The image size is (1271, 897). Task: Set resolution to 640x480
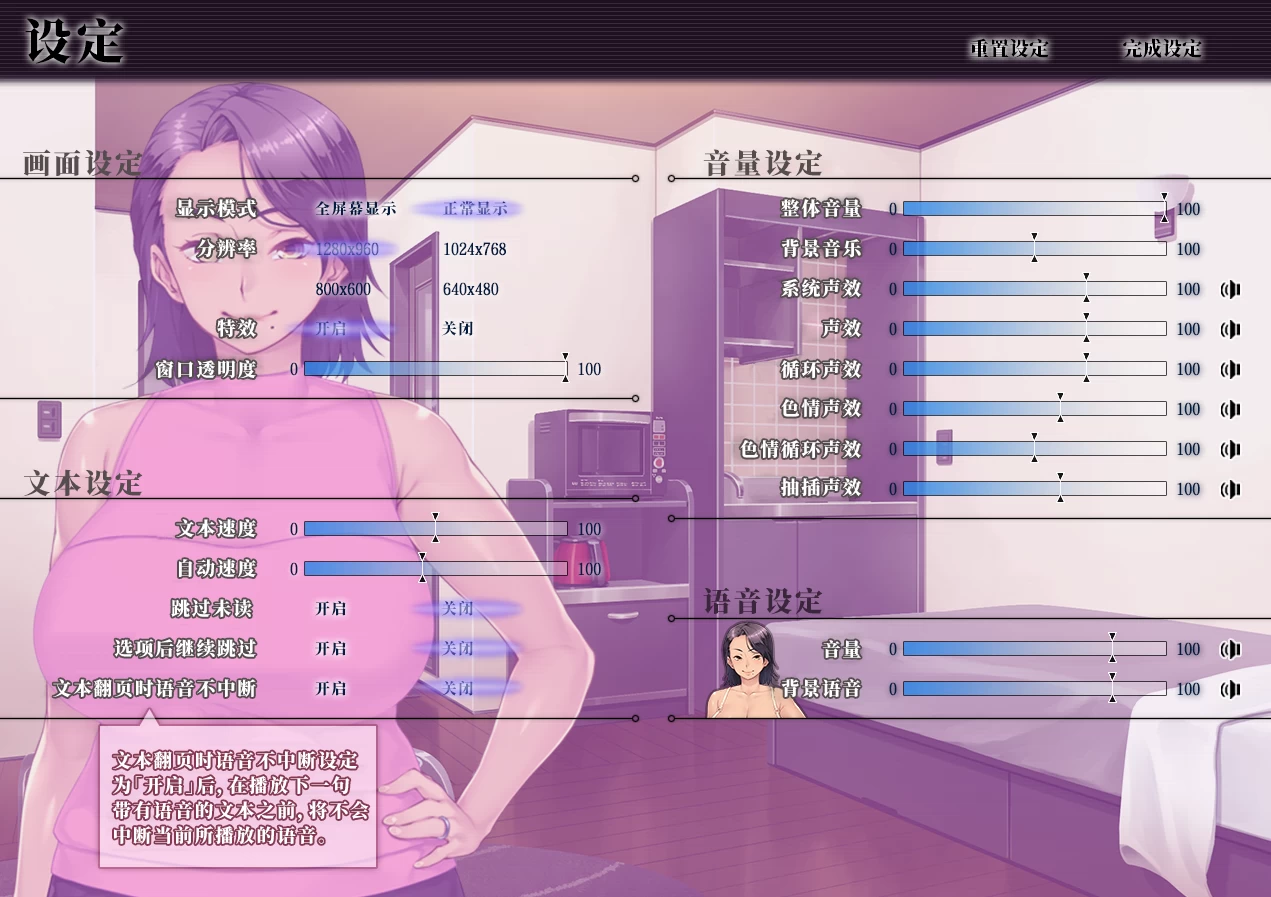point(470,289)
